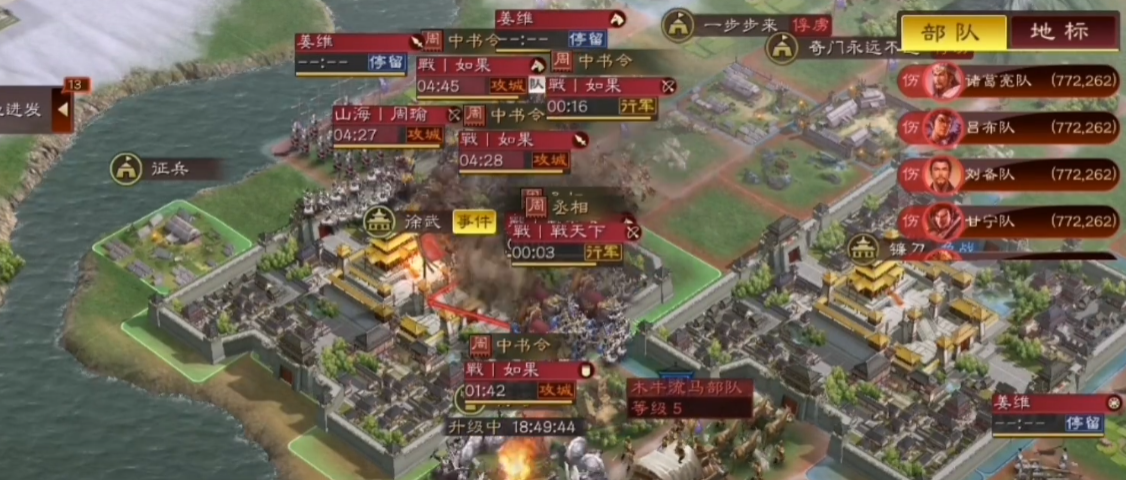Screen dimensions: 1126x480
Task: Switch to the 地标 landmarks tab
Action: pyautogui.click(x=1062, y=31)
